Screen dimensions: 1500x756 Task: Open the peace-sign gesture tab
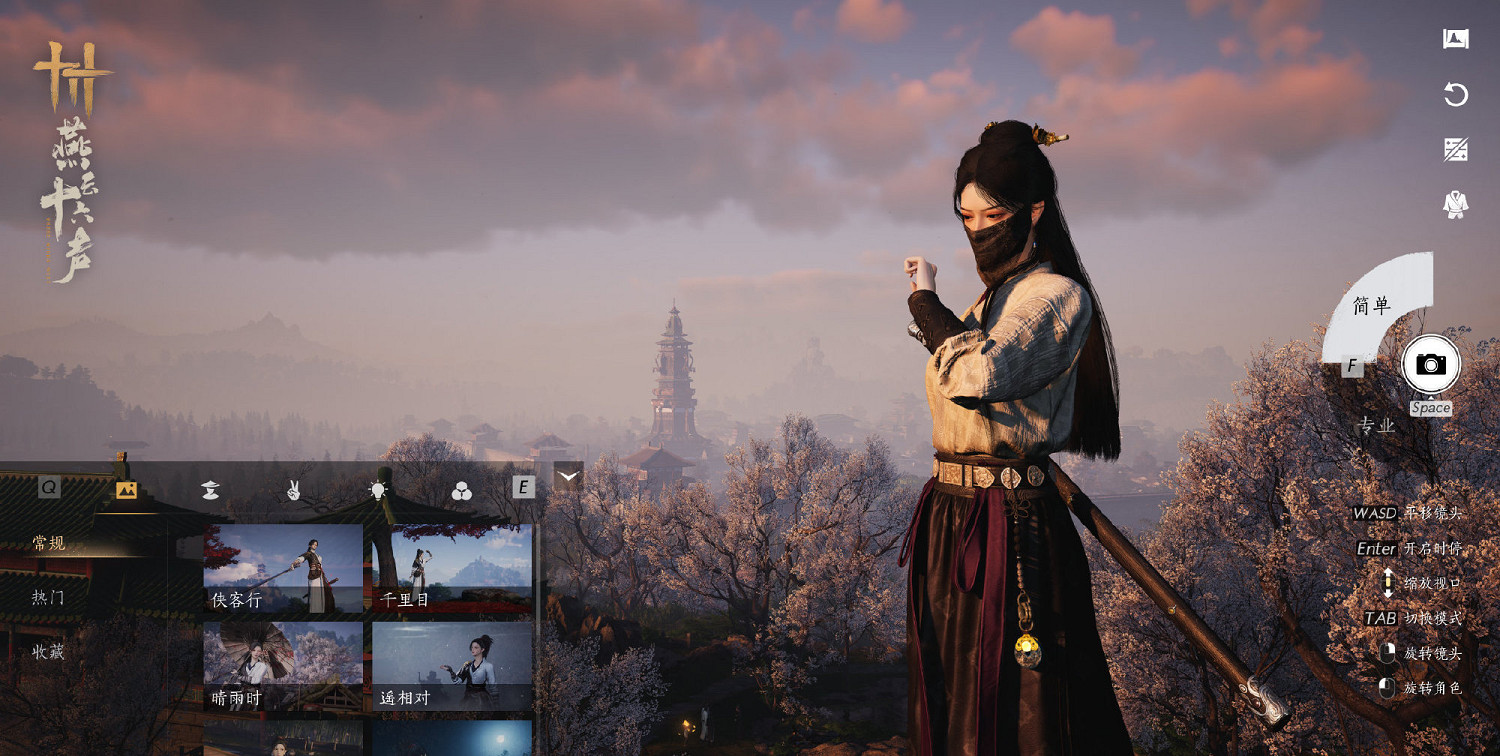pyautogui.click(x=294, y=489)
